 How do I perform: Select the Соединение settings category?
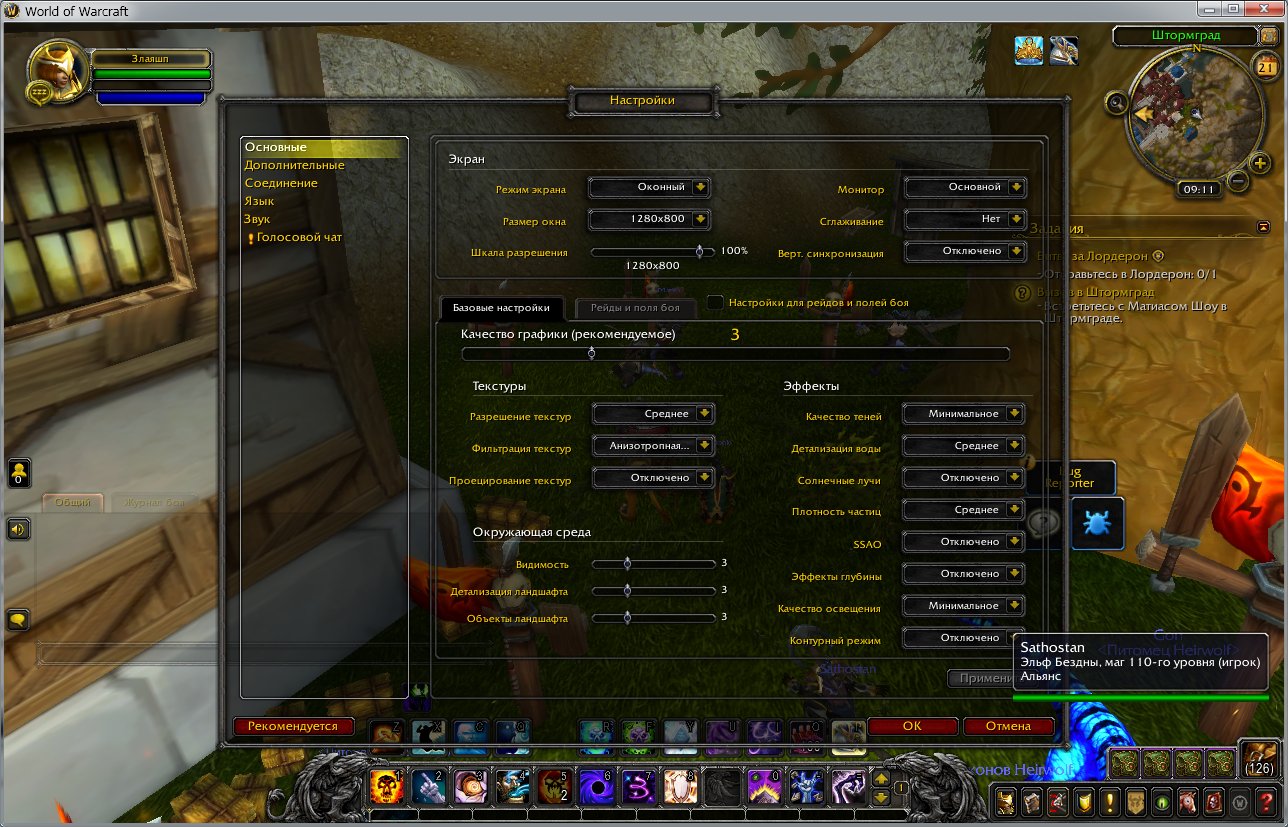(281, 183)
